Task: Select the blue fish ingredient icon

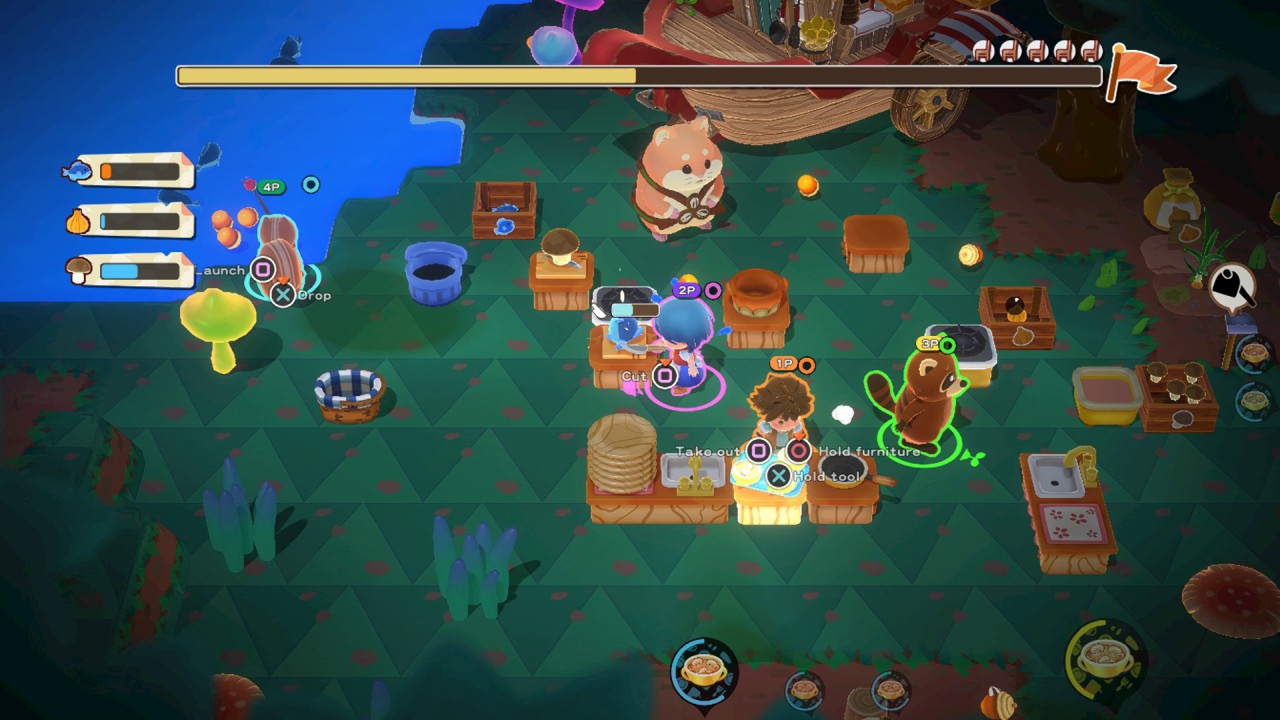Action: pyautogui.click(x=76, y=171)
